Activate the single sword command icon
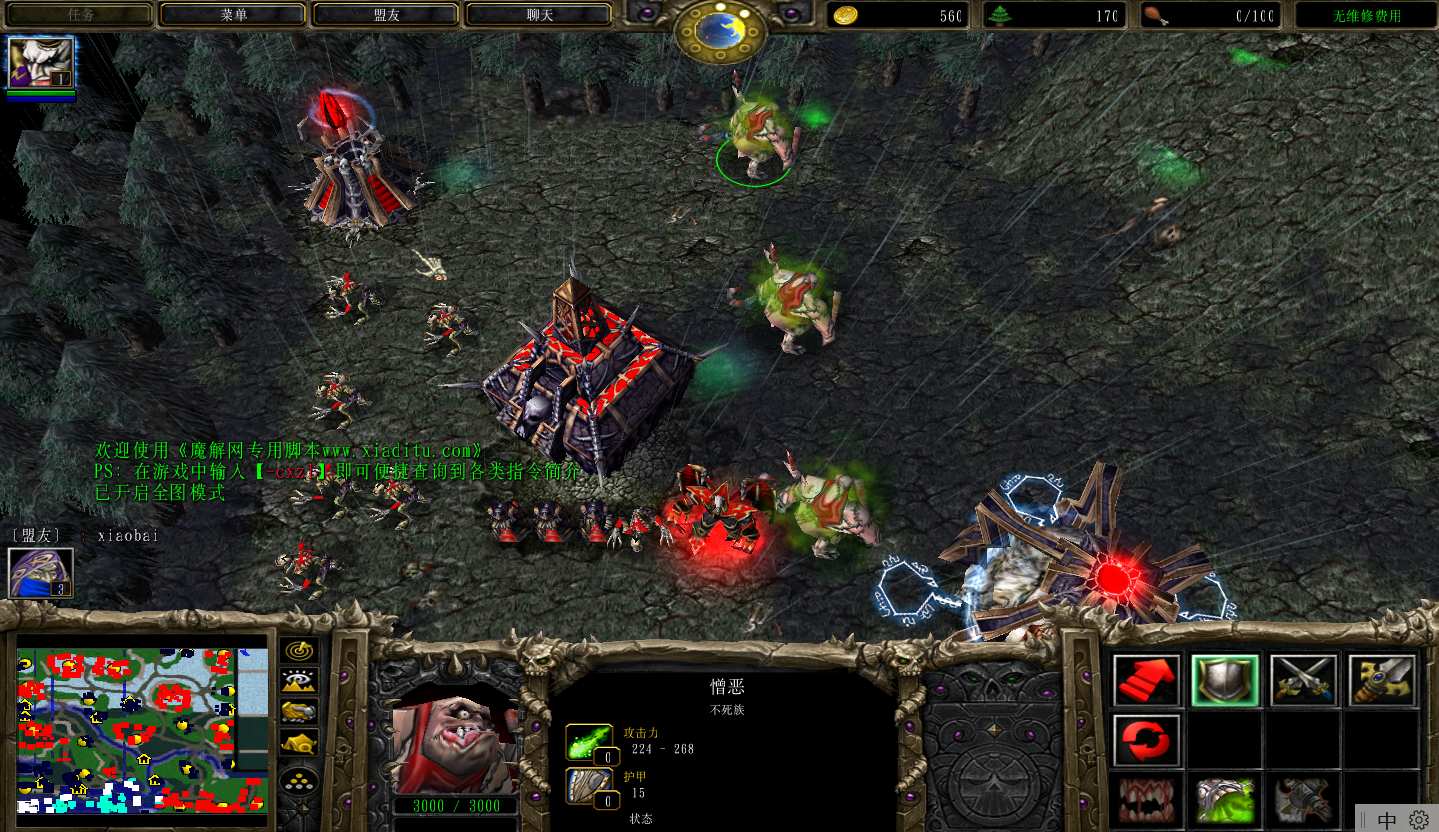1439x832 pixels. click(x=1382, y=681)
